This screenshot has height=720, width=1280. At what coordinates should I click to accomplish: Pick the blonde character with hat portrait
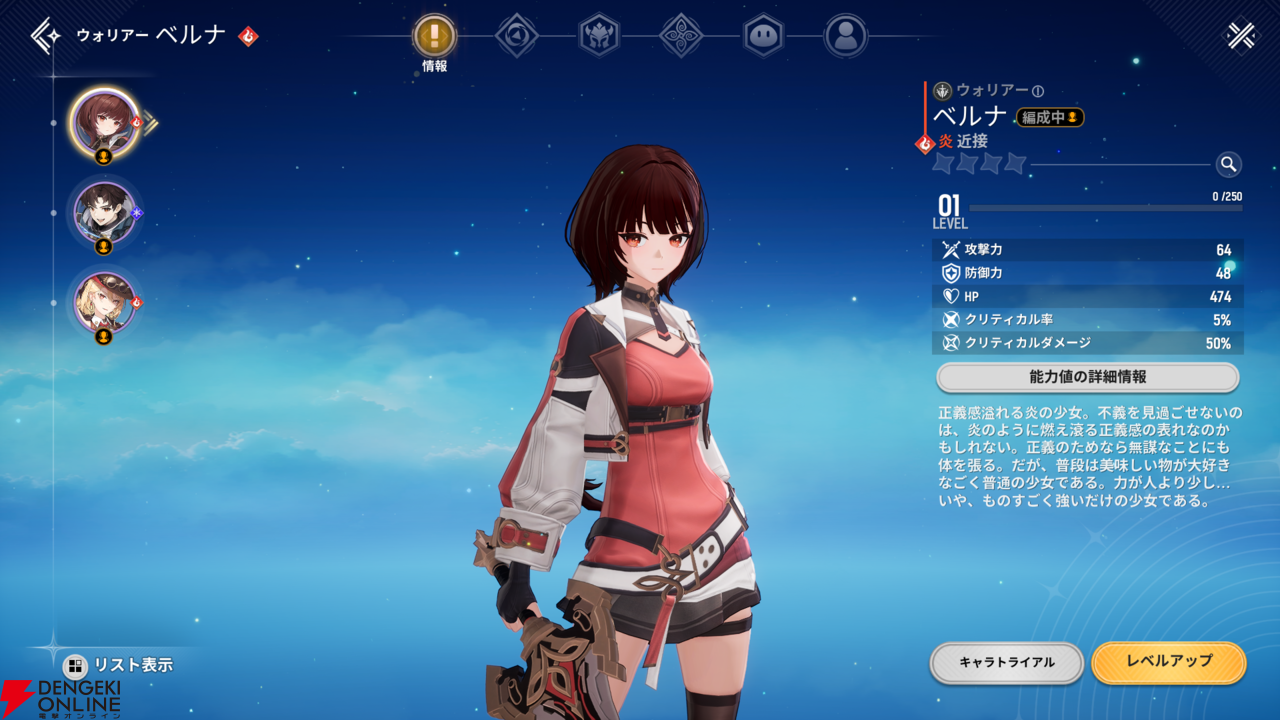[x=104, y=301]
